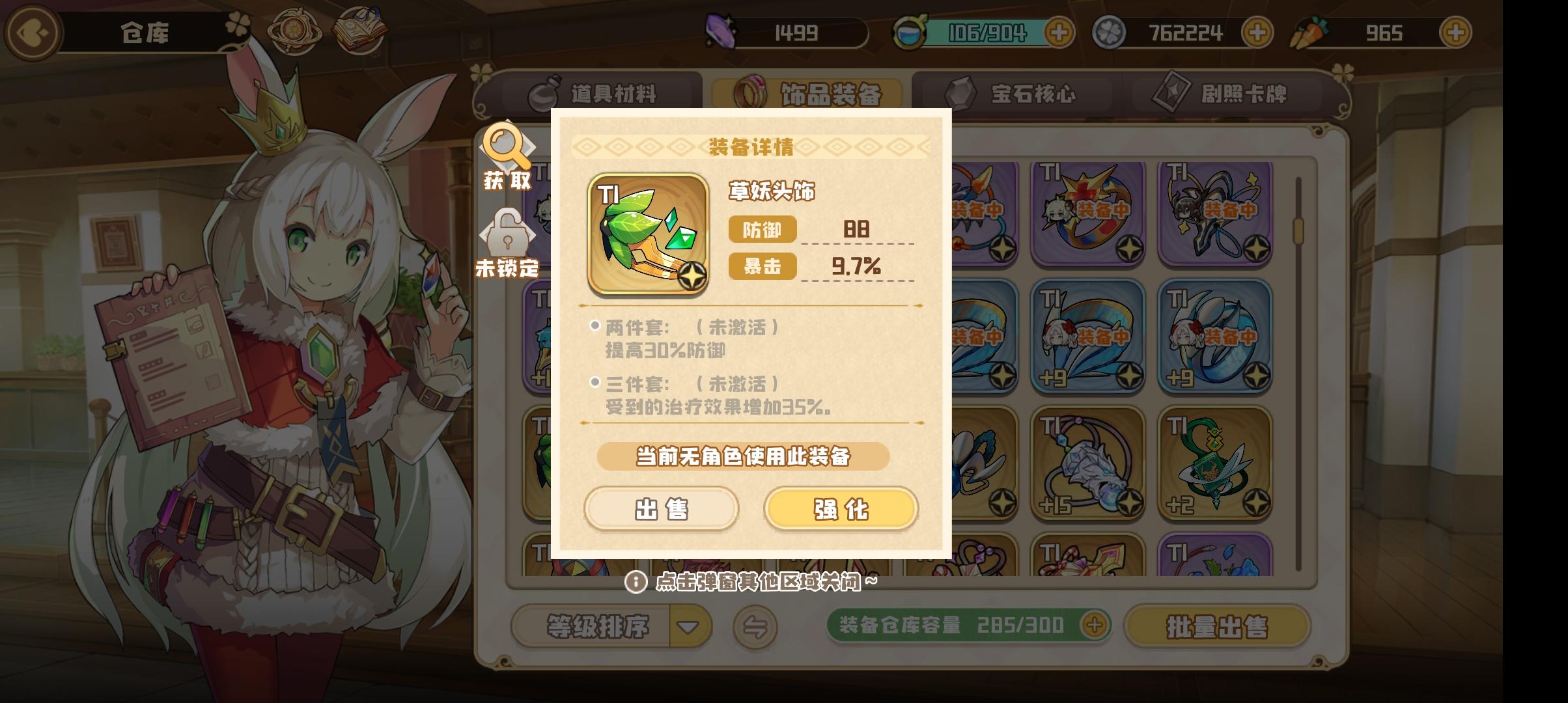The width and height of the screenshot is (1568, 703).
Task: Select the 剧照卡牌 tab
Action: pyautogui.click(x=1229, y=92)
